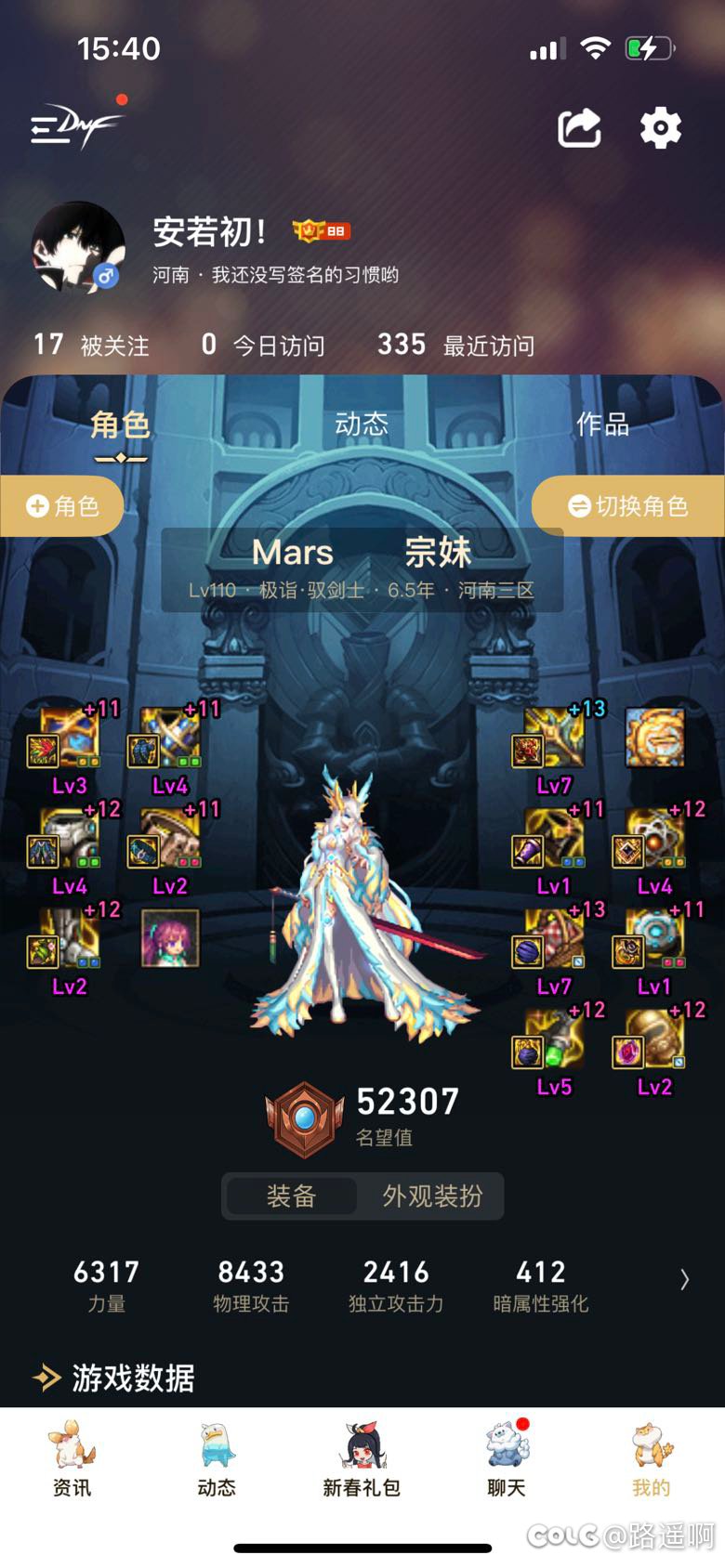Open the player avatar portrait
Image resolution: width=725 pixels, height=1568 pixels.
tap(78, 247)
